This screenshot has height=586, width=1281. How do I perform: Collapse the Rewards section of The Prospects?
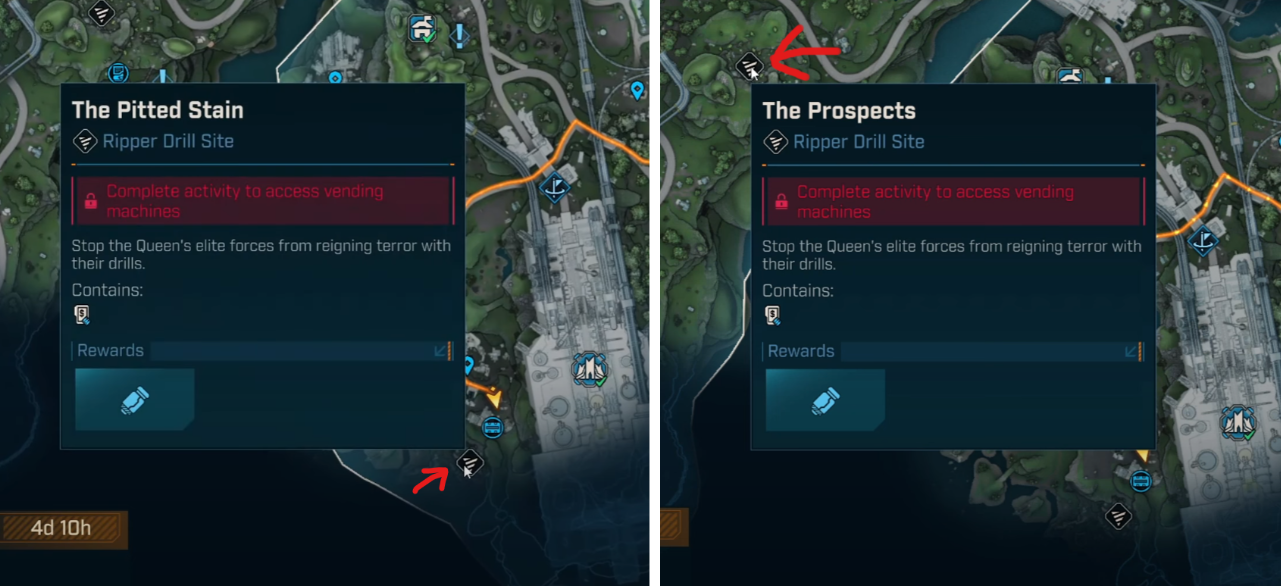(1132, 351)
